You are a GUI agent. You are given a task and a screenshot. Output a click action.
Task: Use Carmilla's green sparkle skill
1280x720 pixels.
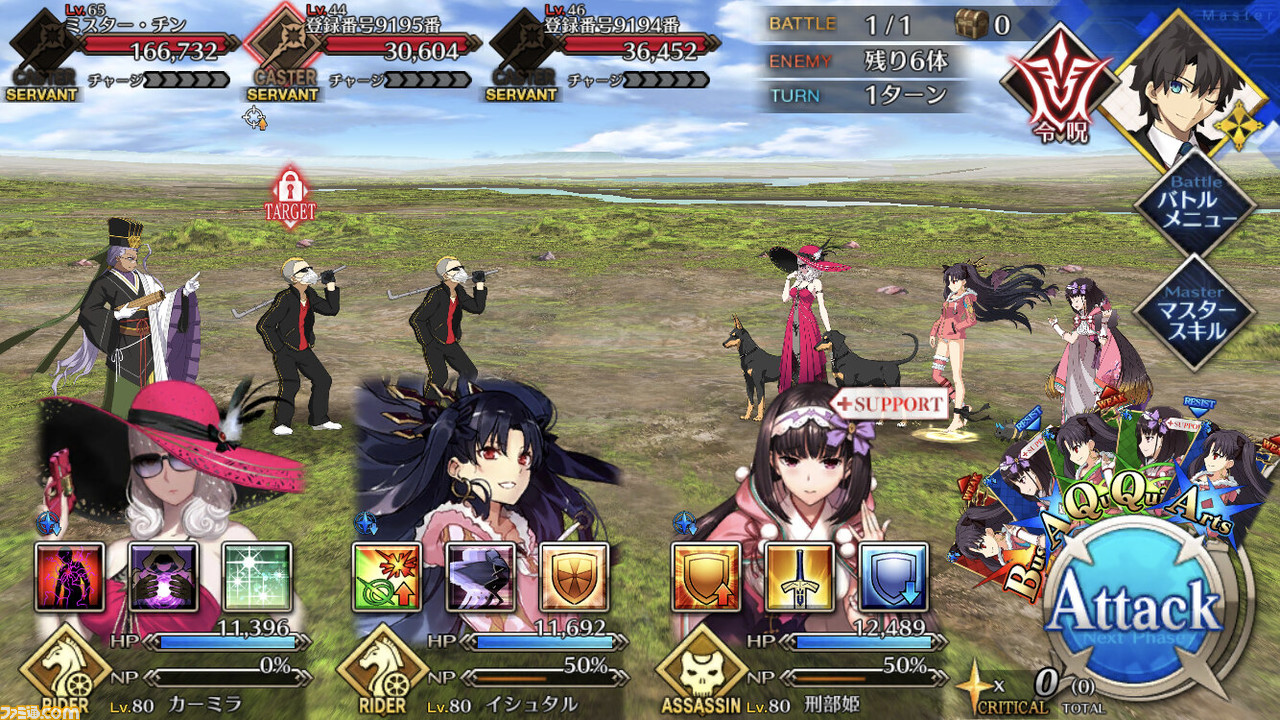(257, 577)
